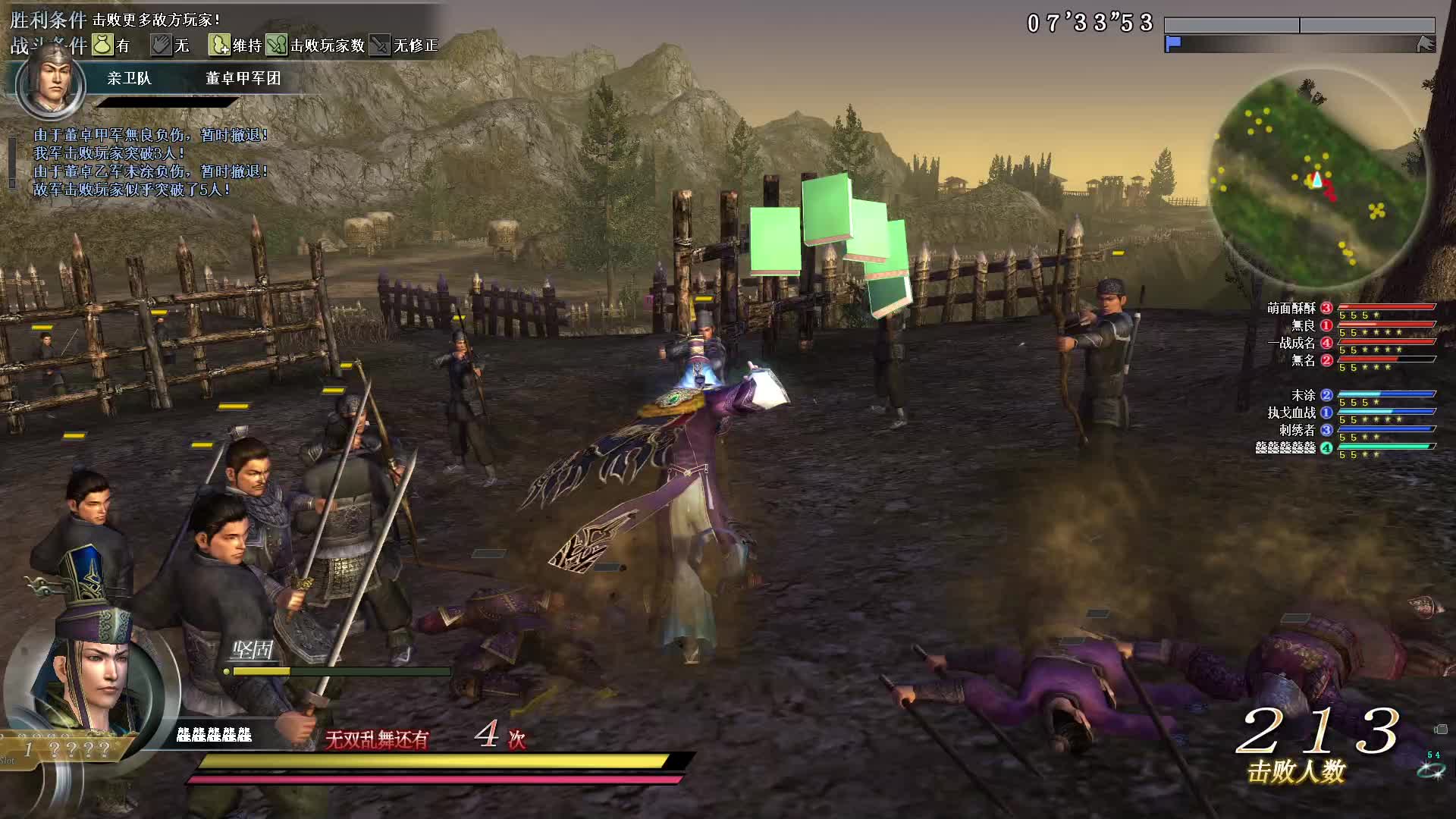1456x819 pixels.
Task: Click the dark sword 无修正 icon
Action: (379, 45)
